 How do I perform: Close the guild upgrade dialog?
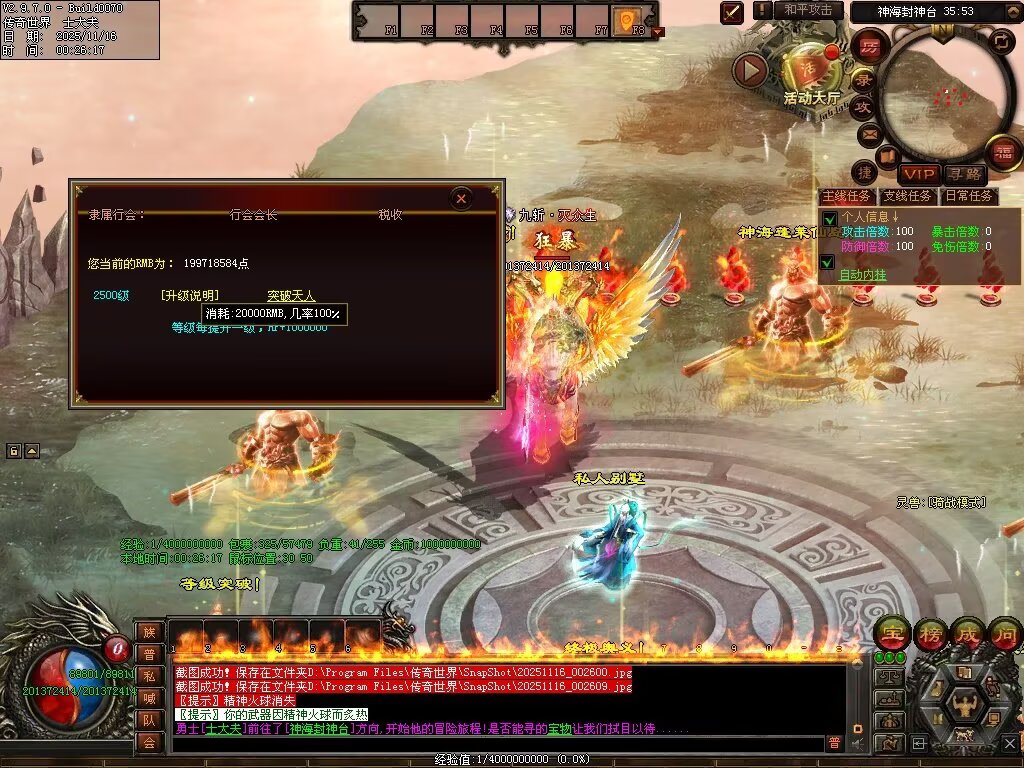click(461, 198)
